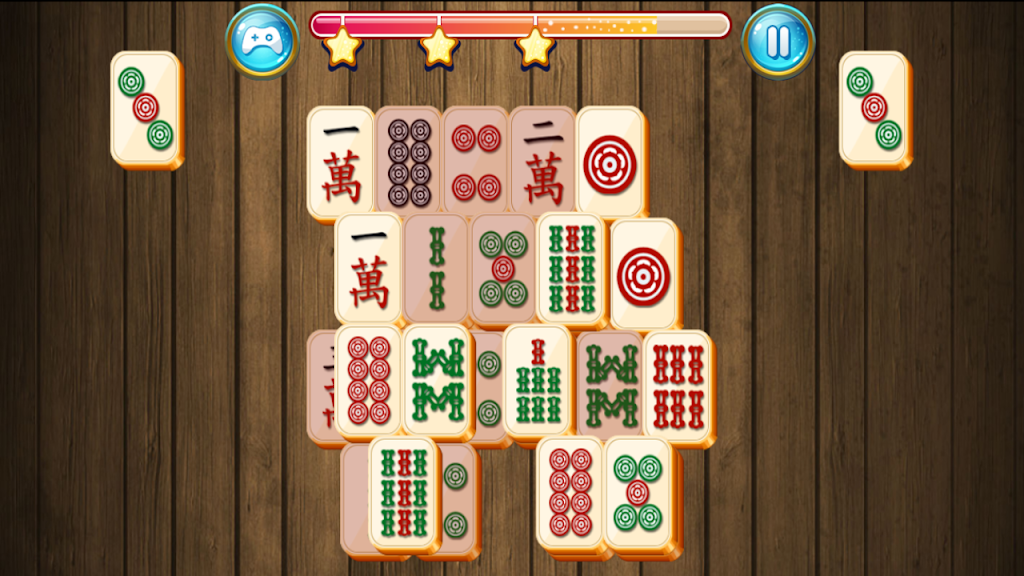Select the three-circle tile beside the pause button
The height and width of the screenshot is (576, 1024).
pos(873,107)
